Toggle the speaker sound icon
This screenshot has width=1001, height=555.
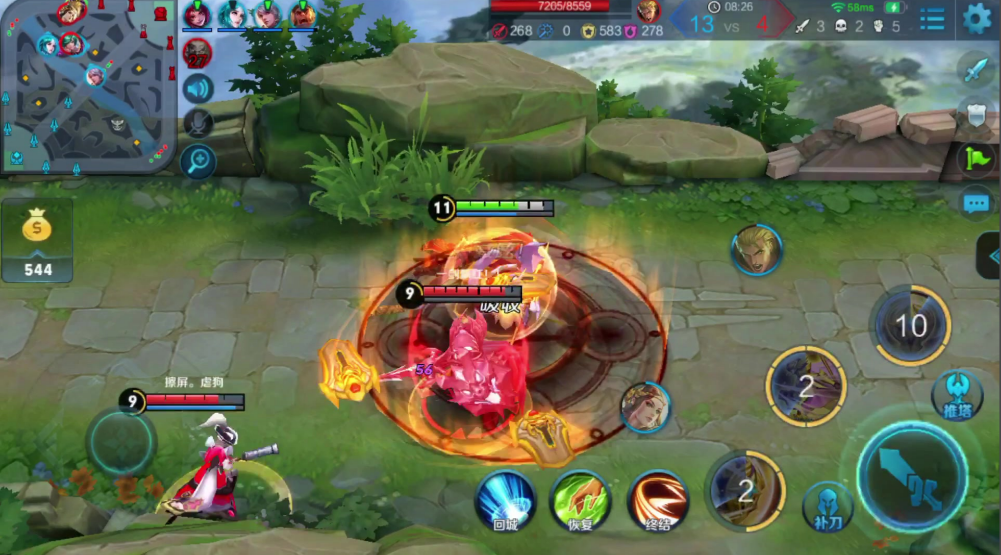coord(198,89)
